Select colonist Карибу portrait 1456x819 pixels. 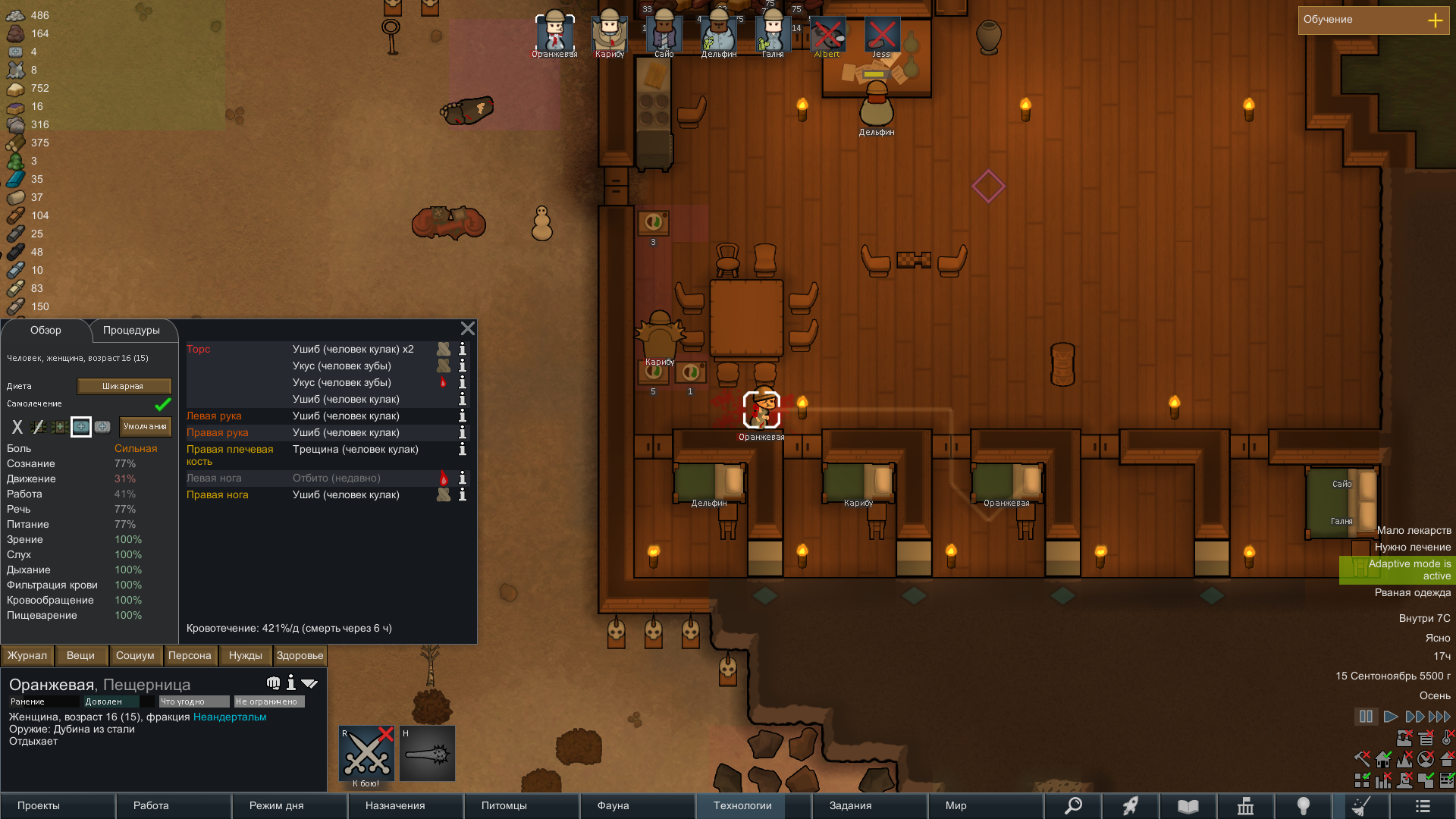[x=609, y=34]
